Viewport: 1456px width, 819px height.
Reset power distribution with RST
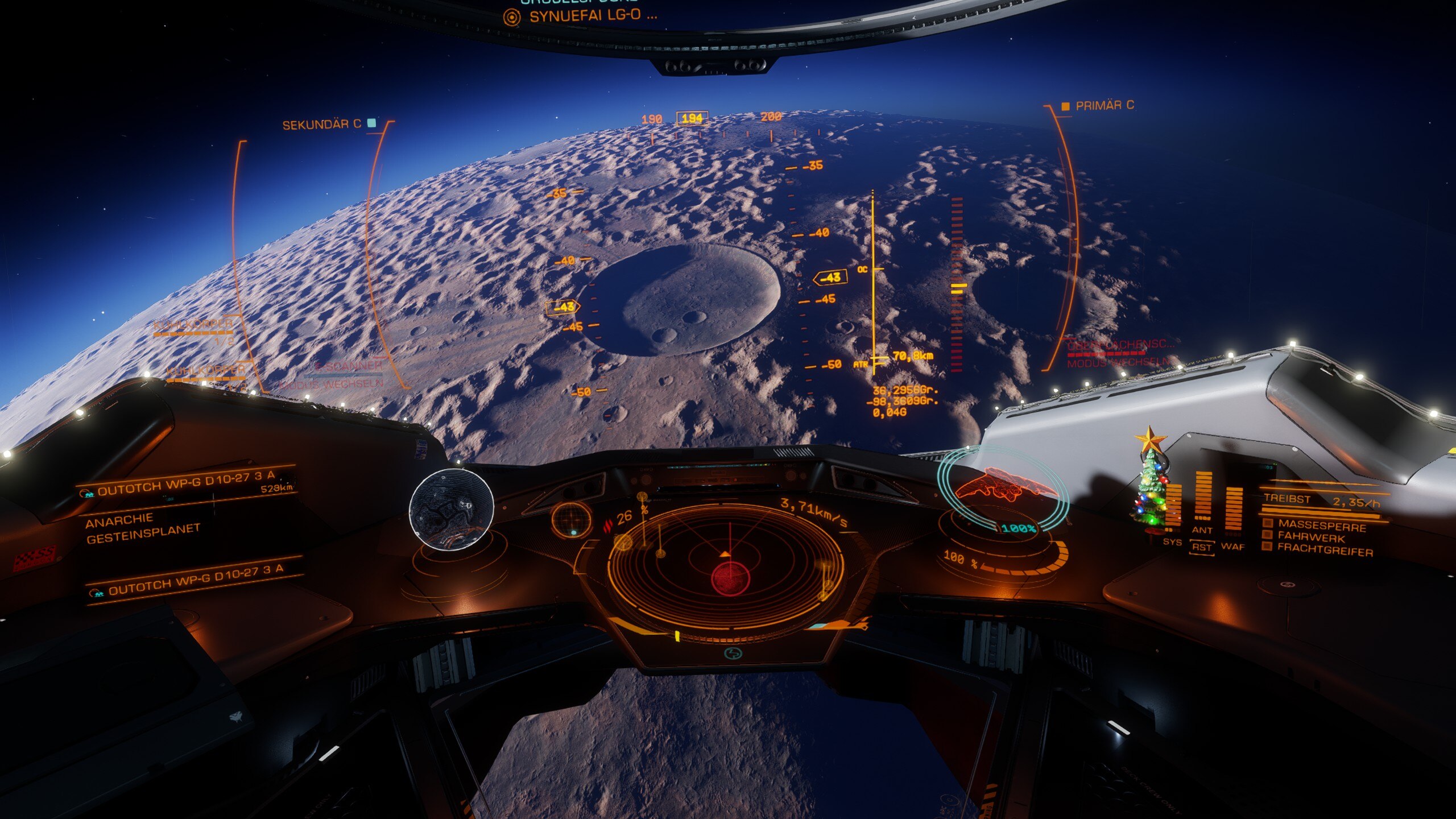1201,547
